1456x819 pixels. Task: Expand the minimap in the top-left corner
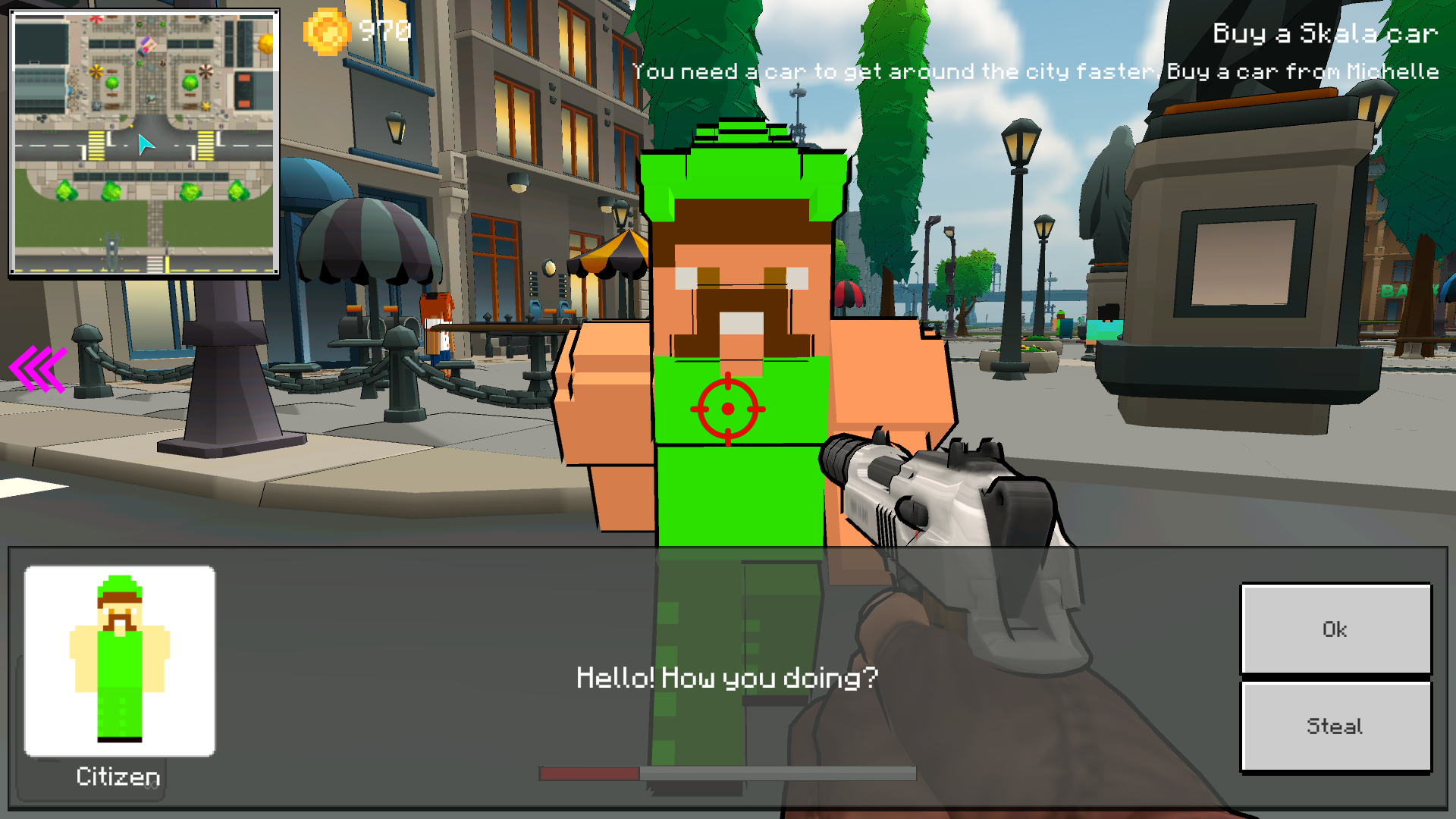(144, 142)
